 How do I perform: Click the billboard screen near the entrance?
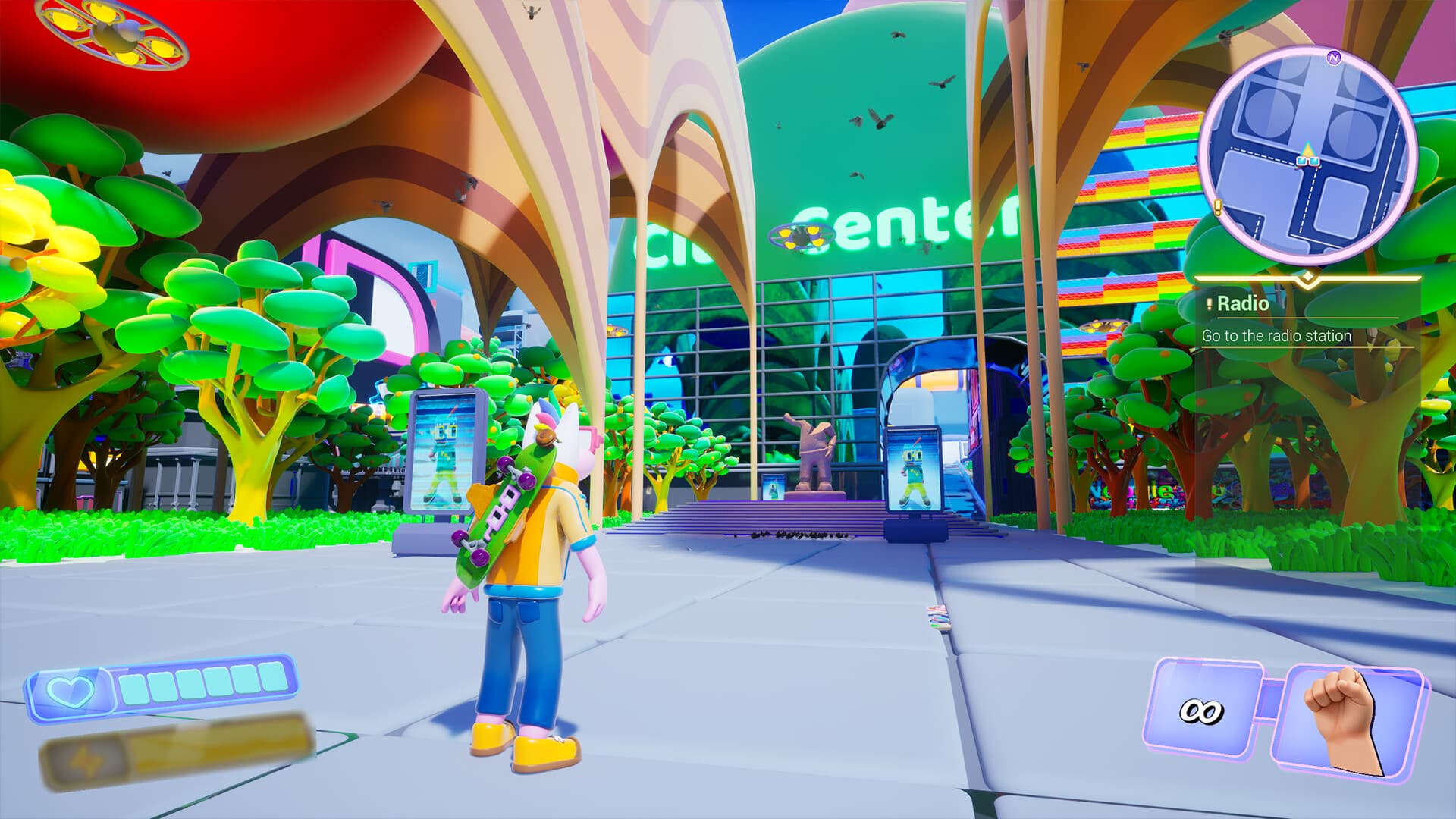(x=914, y=469)
